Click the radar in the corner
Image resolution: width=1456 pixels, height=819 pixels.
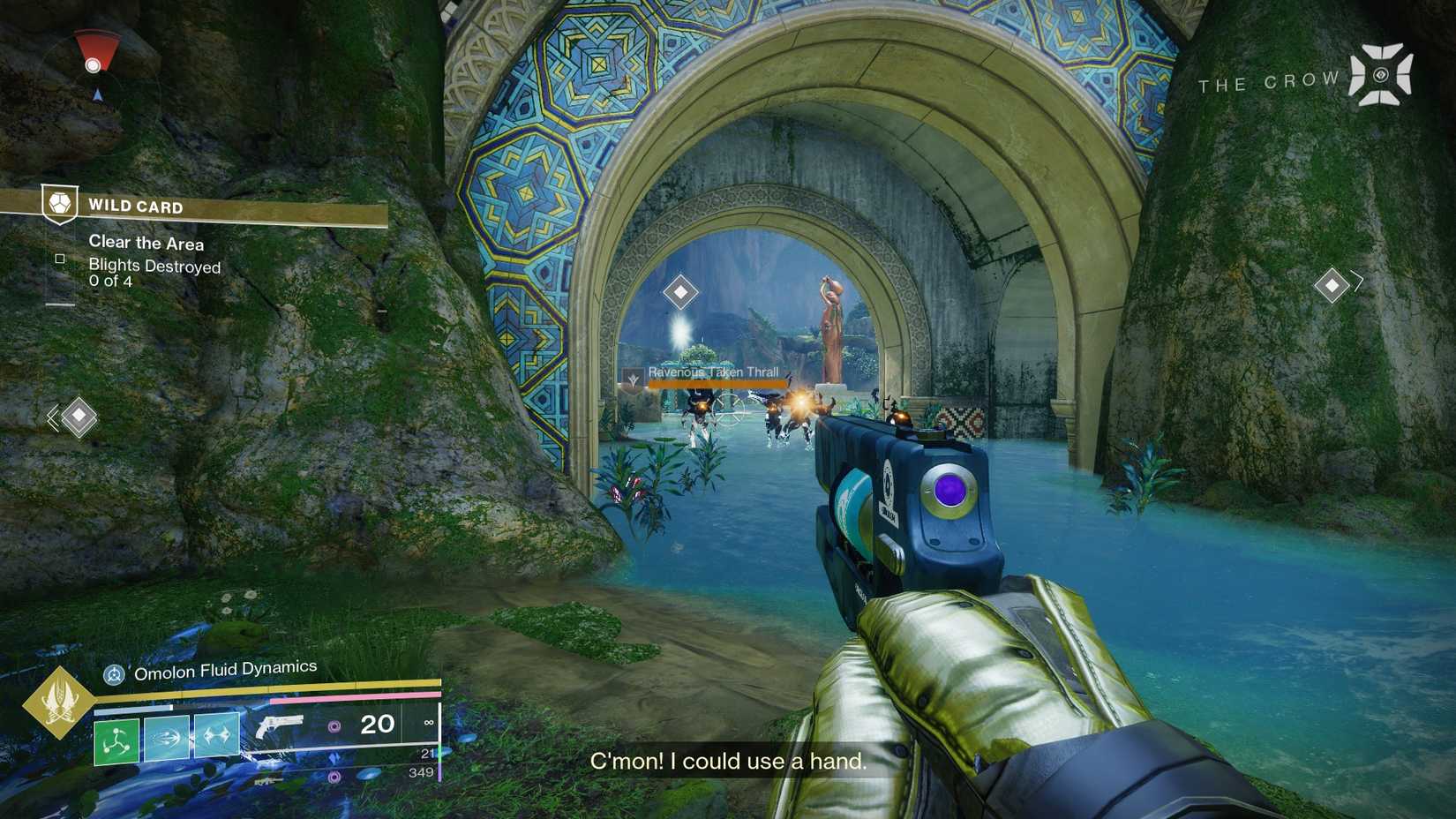(95, 72)
